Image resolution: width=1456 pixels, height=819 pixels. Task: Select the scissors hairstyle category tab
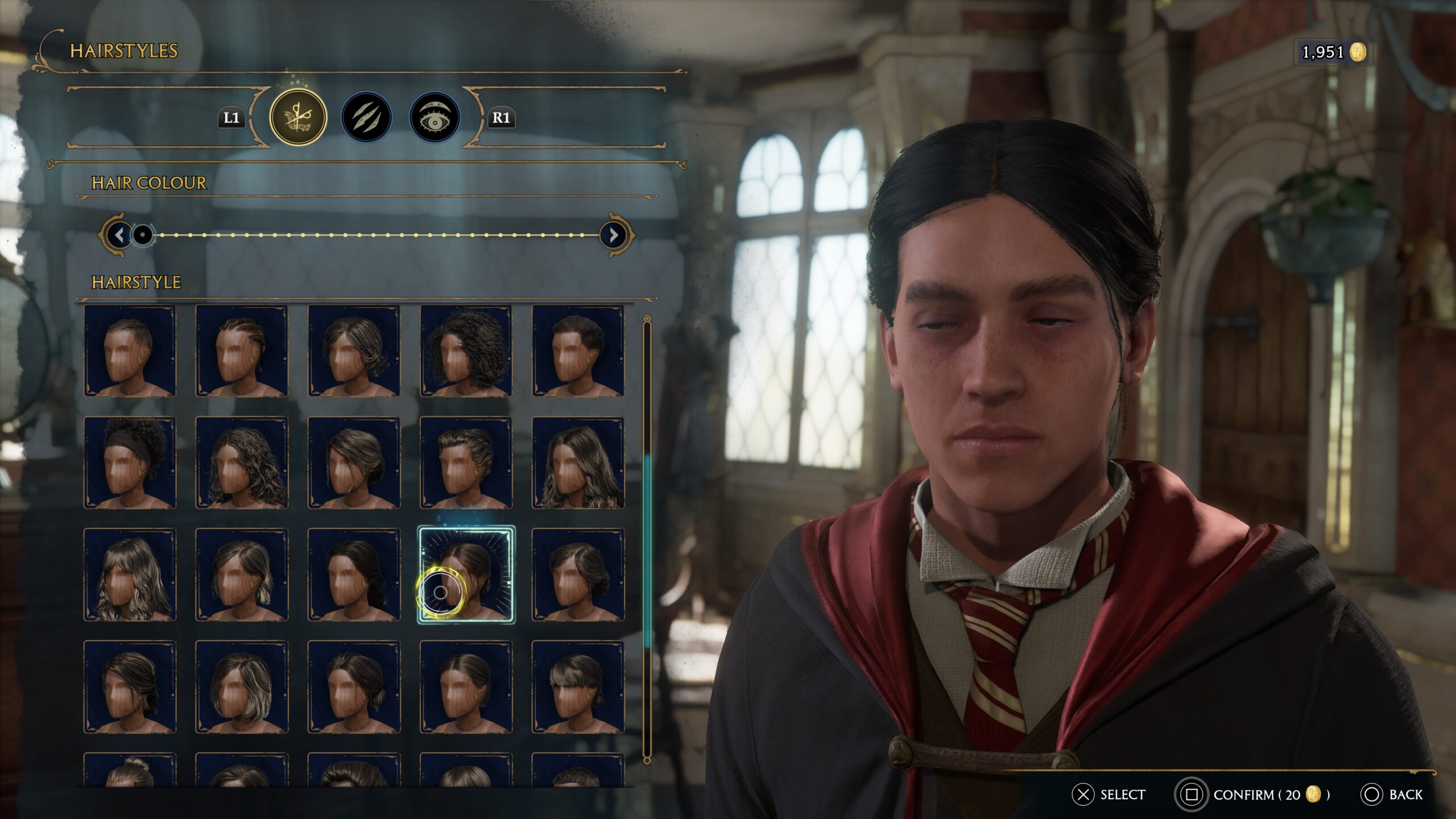point(300,118)
